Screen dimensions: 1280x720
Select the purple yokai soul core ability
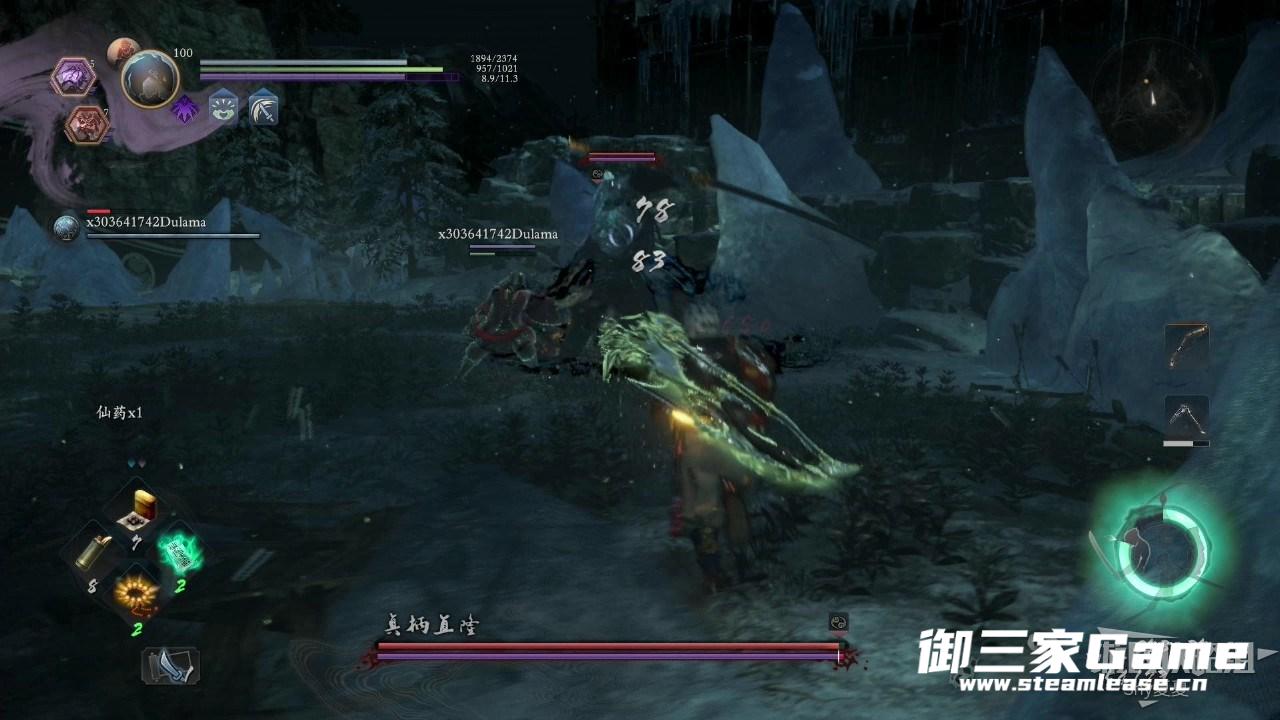72,76
